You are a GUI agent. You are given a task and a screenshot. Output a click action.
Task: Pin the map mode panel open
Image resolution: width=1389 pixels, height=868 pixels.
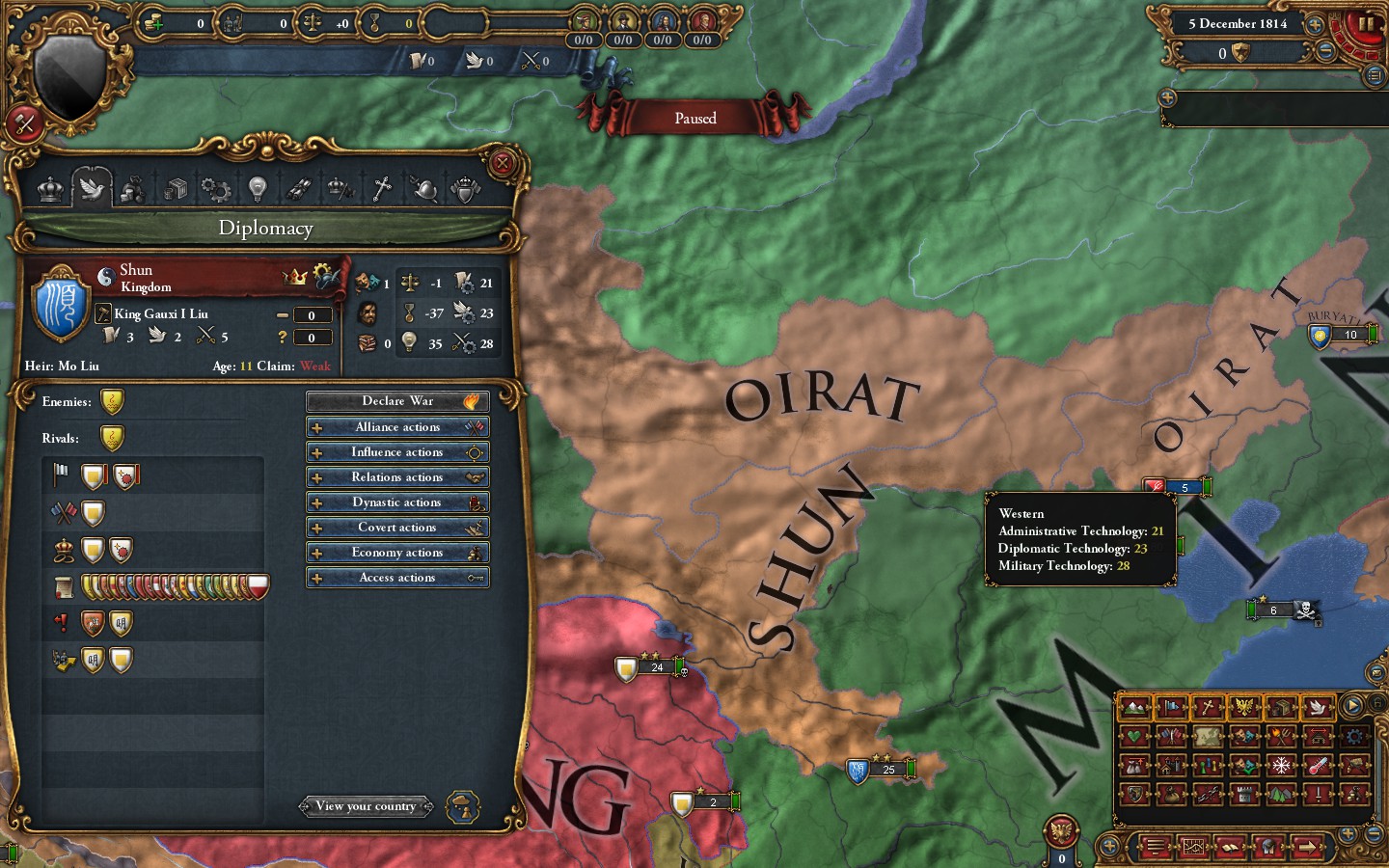(x=1377, y=703)
